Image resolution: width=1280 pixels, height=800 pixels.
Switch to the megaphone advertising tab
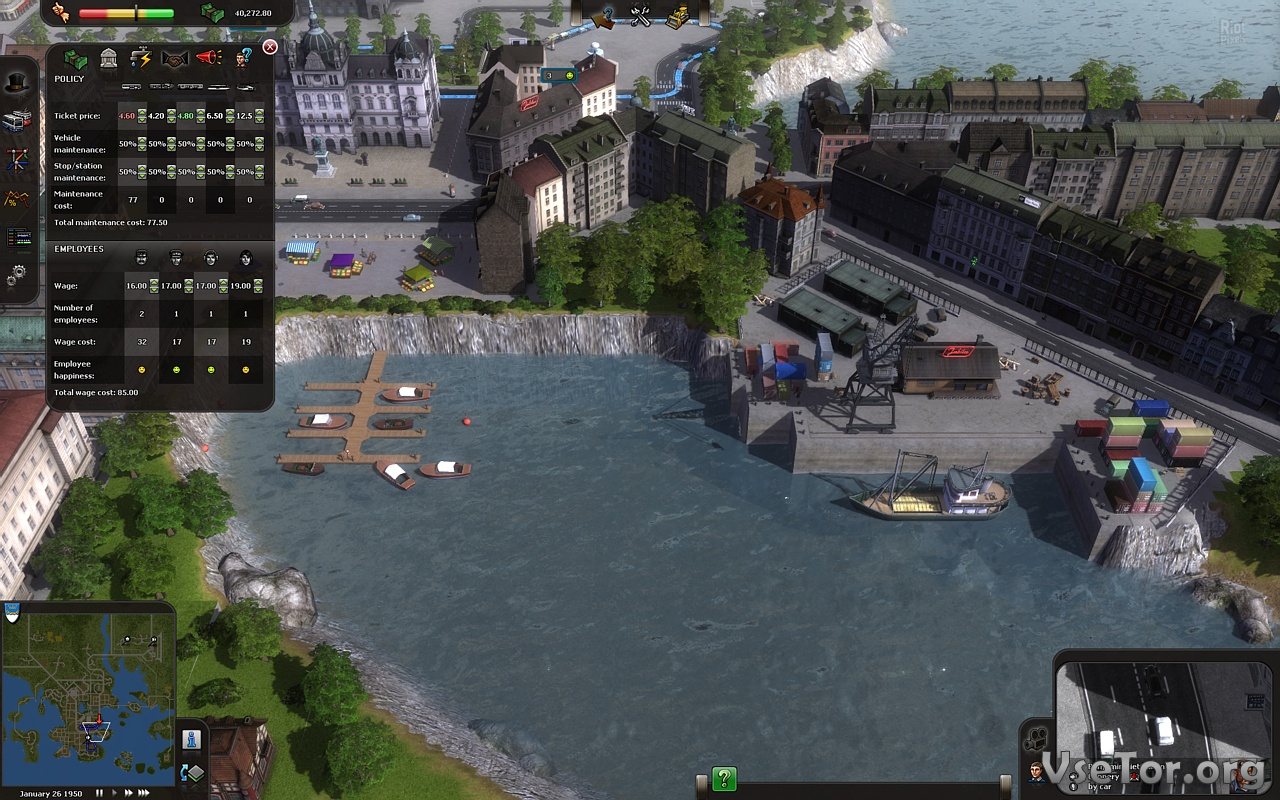(x=208, y=58)
